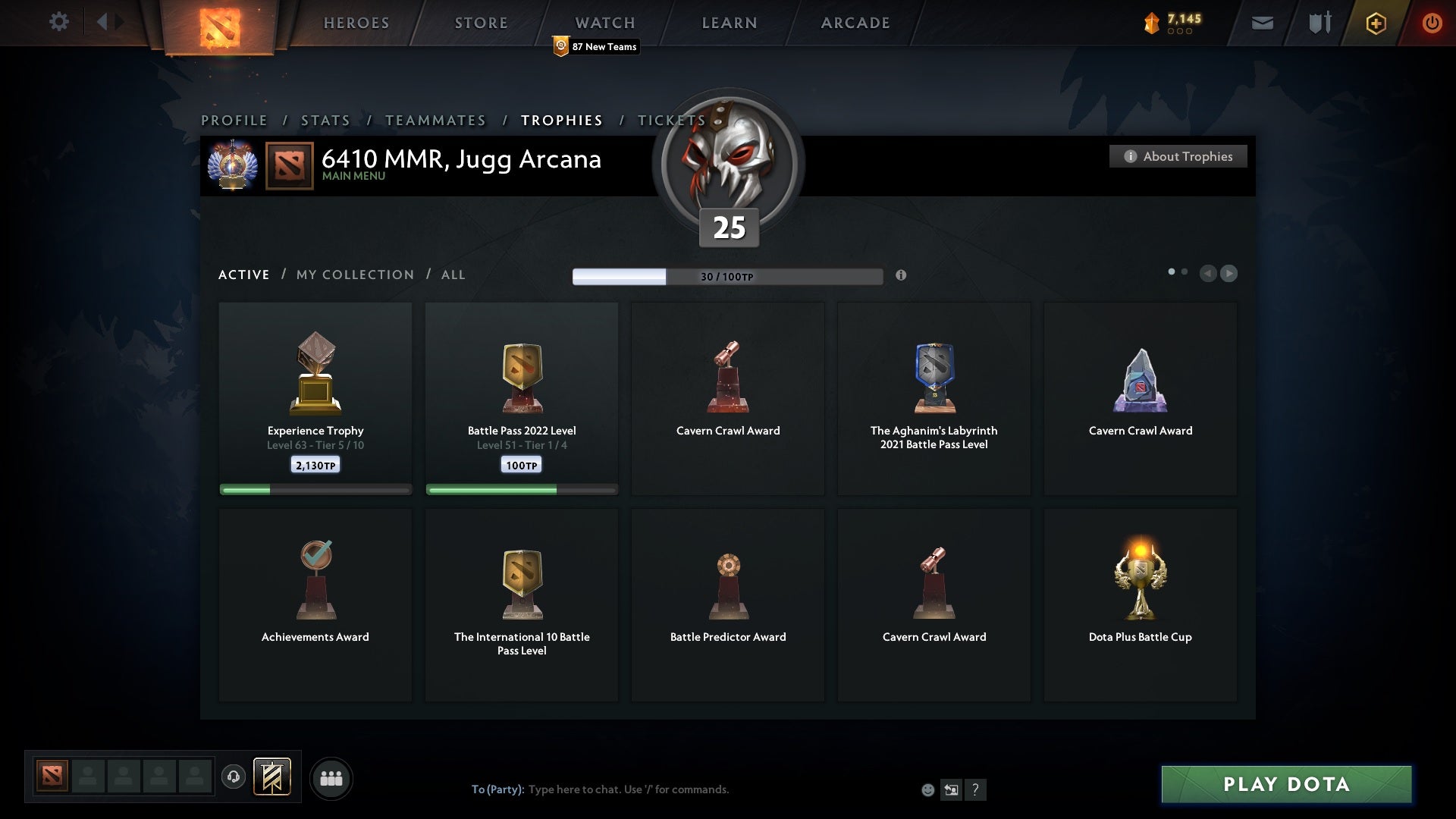Click the 30/100 TP progress bar
Viewport: 1456px width, 819px height.
(x=728, y=276)
